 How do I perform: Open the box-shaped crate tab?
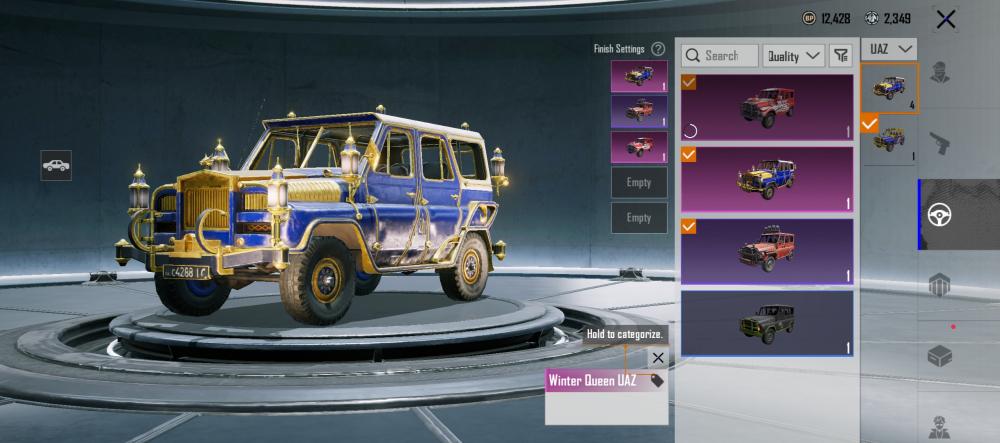(939, 356)
